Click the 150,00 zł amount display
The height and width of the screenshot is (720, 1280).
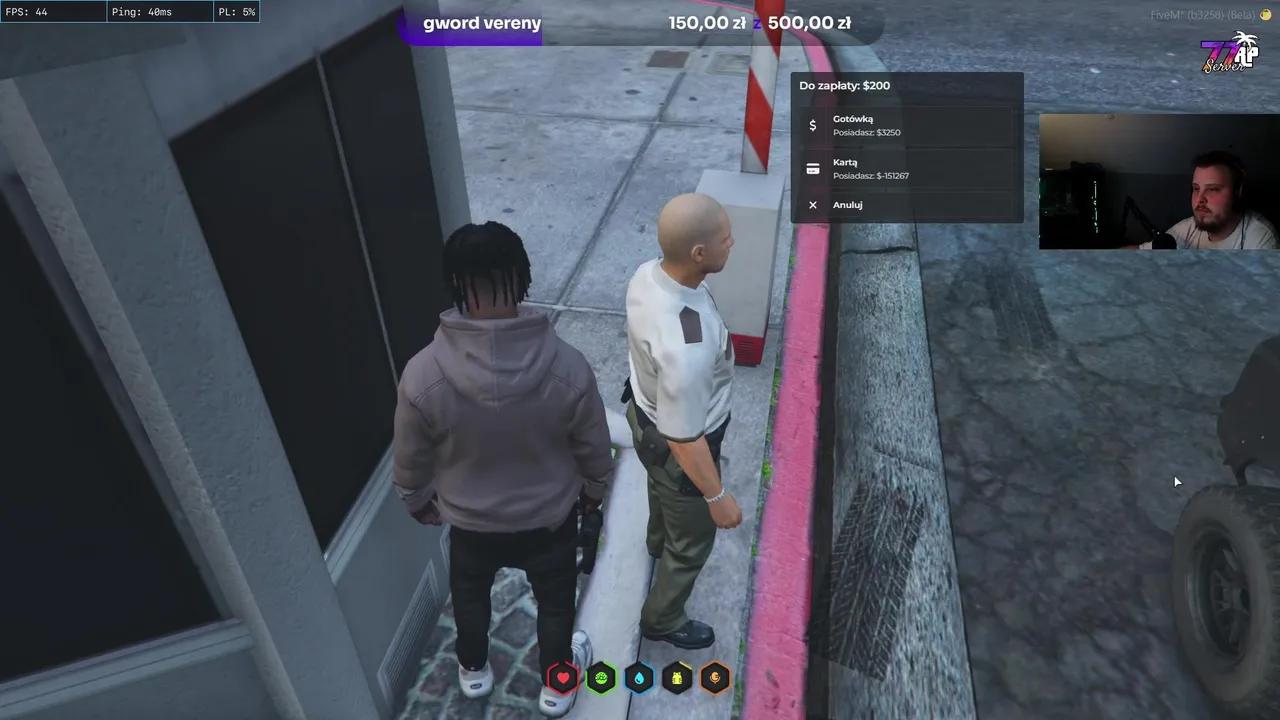[709, 22]
